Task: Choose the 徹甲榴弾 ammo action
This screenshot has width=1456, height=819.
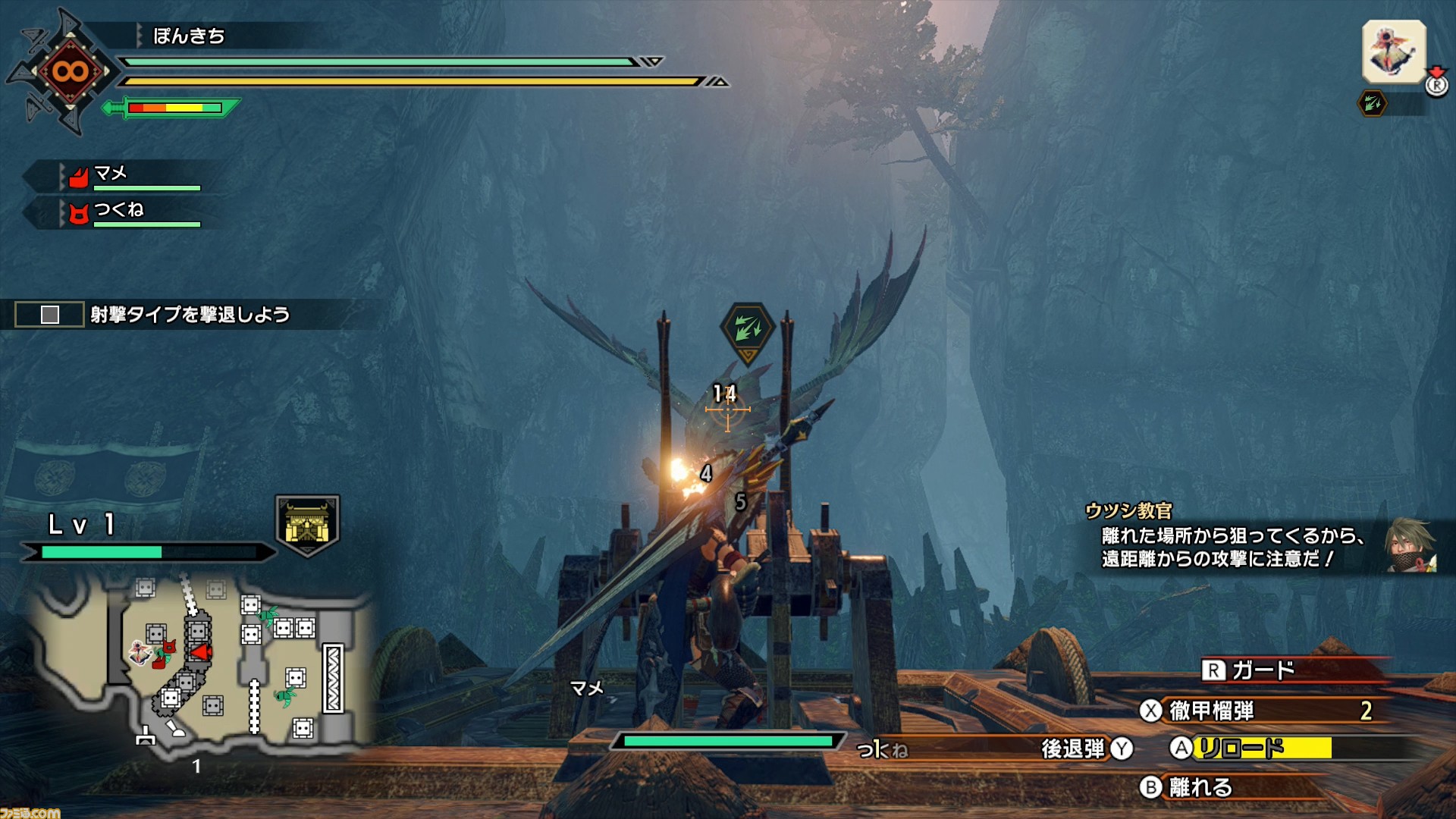Action: pyautogui.click(x=1211, y=711)
